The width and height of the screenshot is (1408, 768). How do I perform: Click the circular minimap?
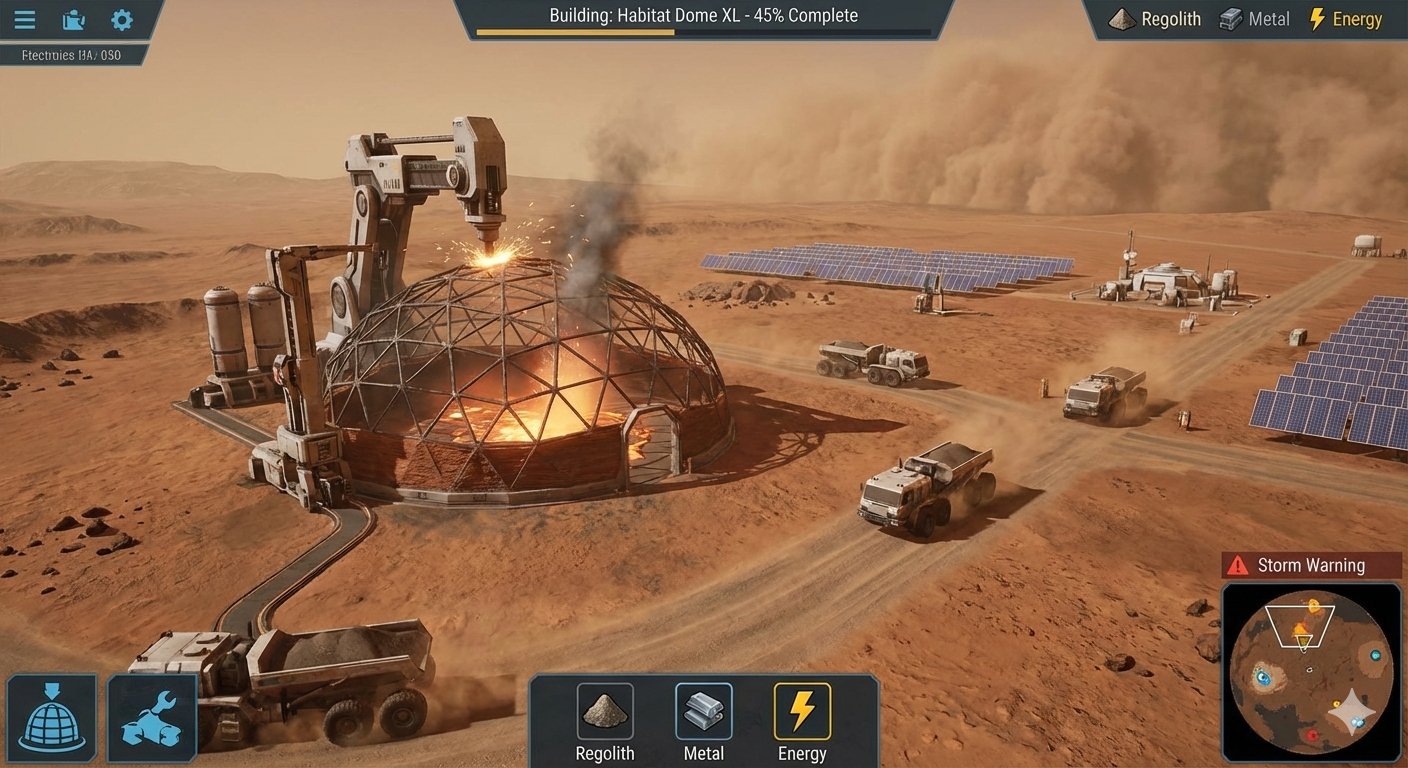point(1311,672)
